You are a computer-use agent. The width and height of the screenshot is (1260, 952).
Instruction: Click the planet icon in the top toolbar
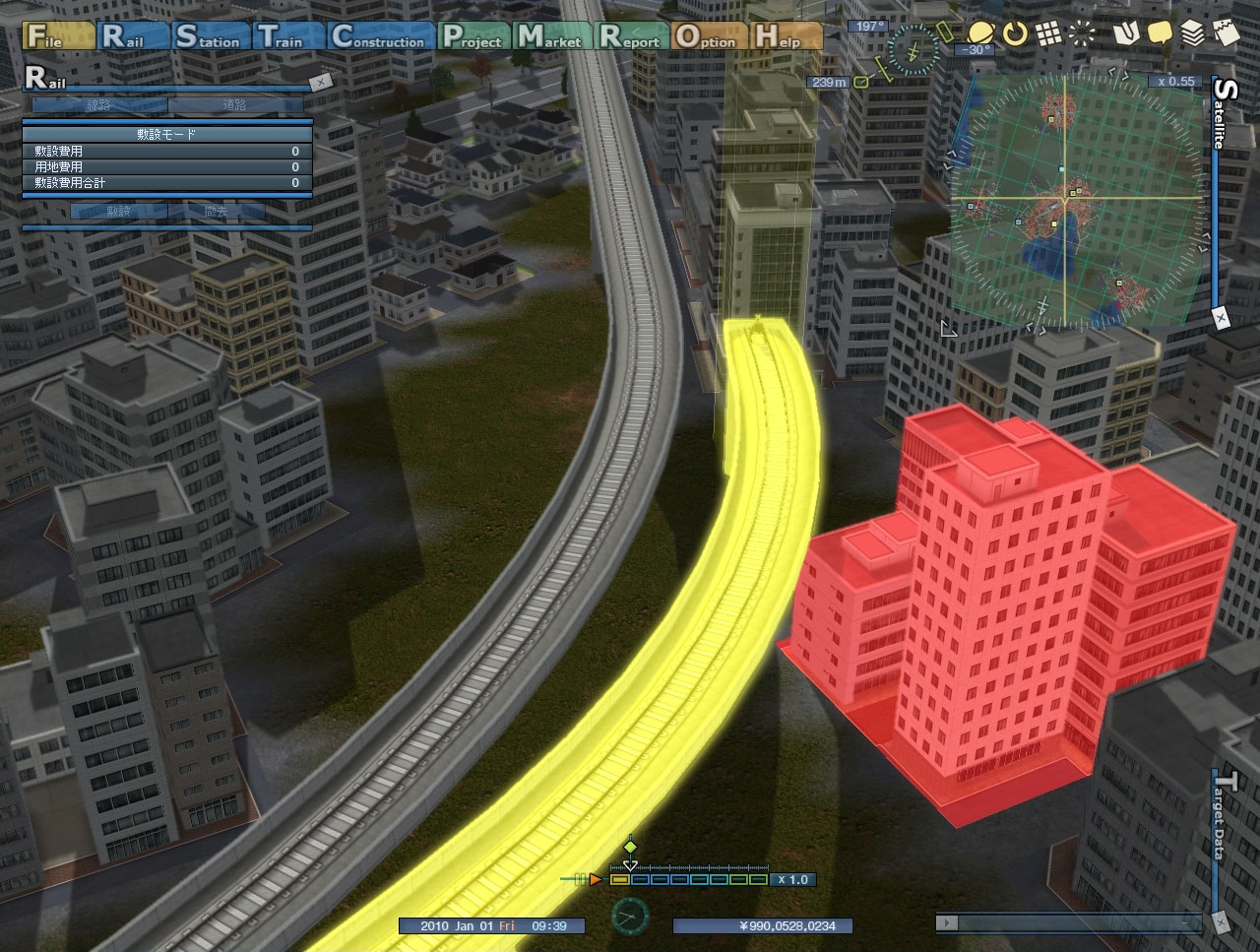click(x=979, y=34)
